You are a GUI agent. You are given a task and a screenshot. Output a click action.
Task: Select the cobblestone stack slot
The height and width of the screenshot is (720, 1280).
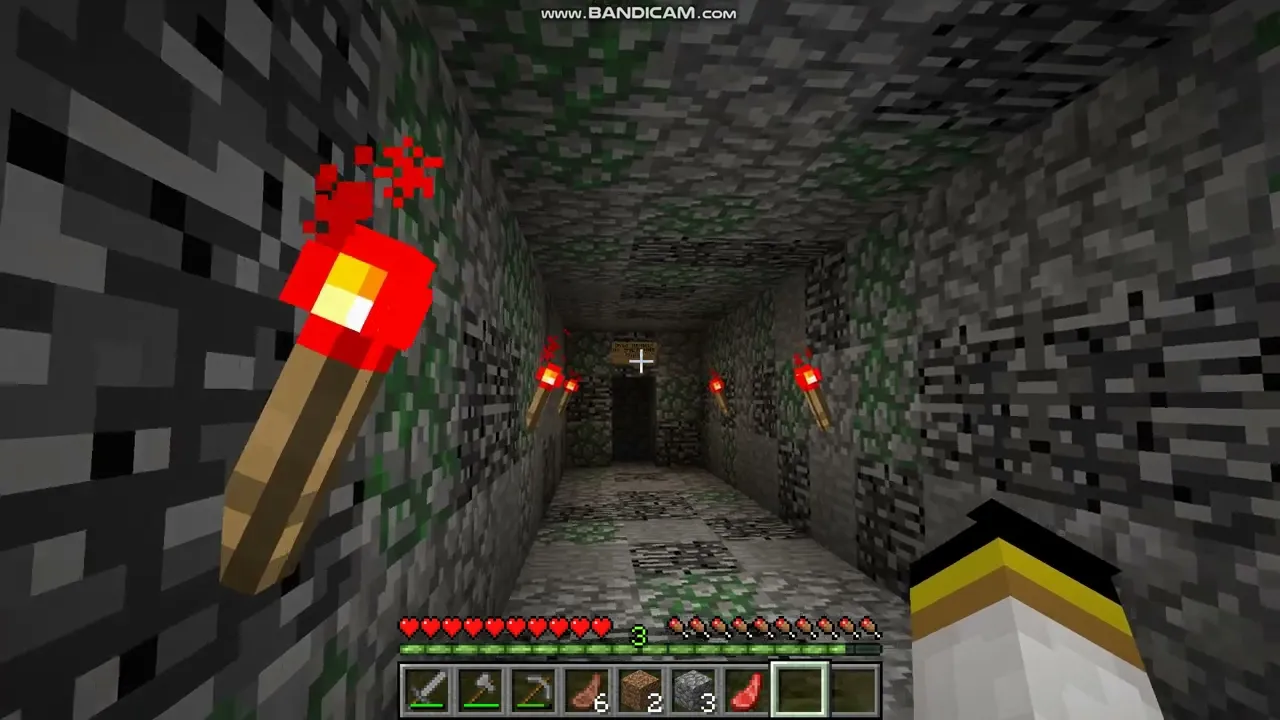(x=693, y=689)
